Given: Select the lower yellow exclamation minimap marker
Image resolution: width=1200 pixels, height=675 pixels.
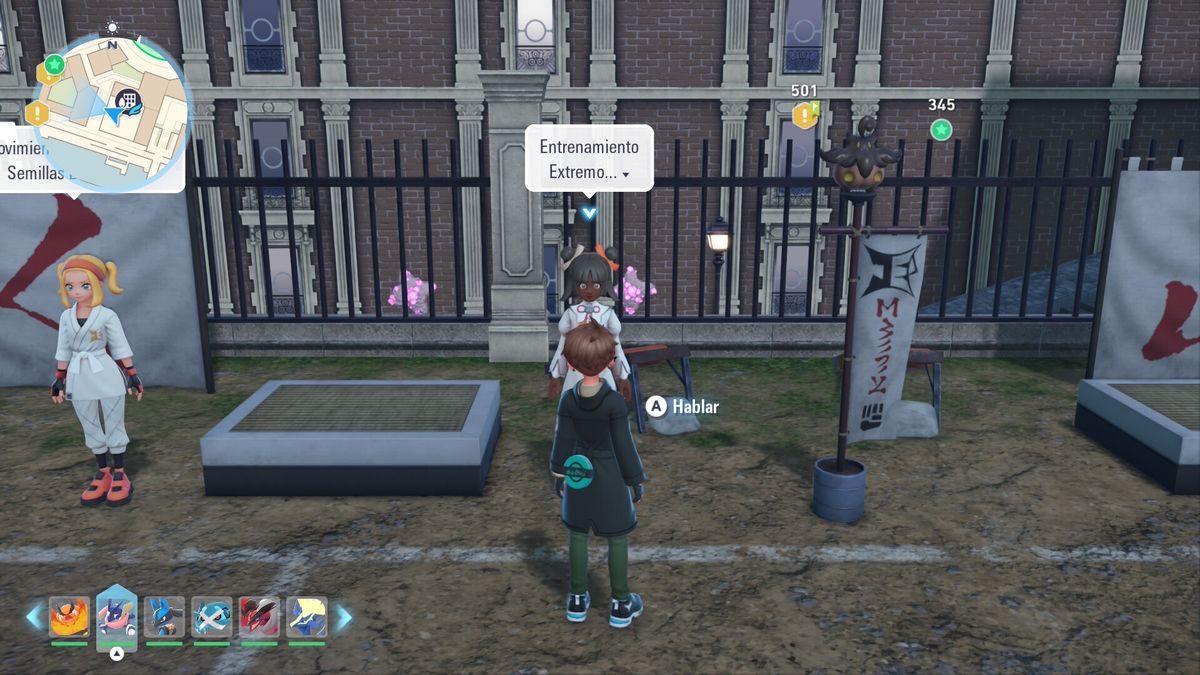Looking at the screenshot, I should (38, 112).
